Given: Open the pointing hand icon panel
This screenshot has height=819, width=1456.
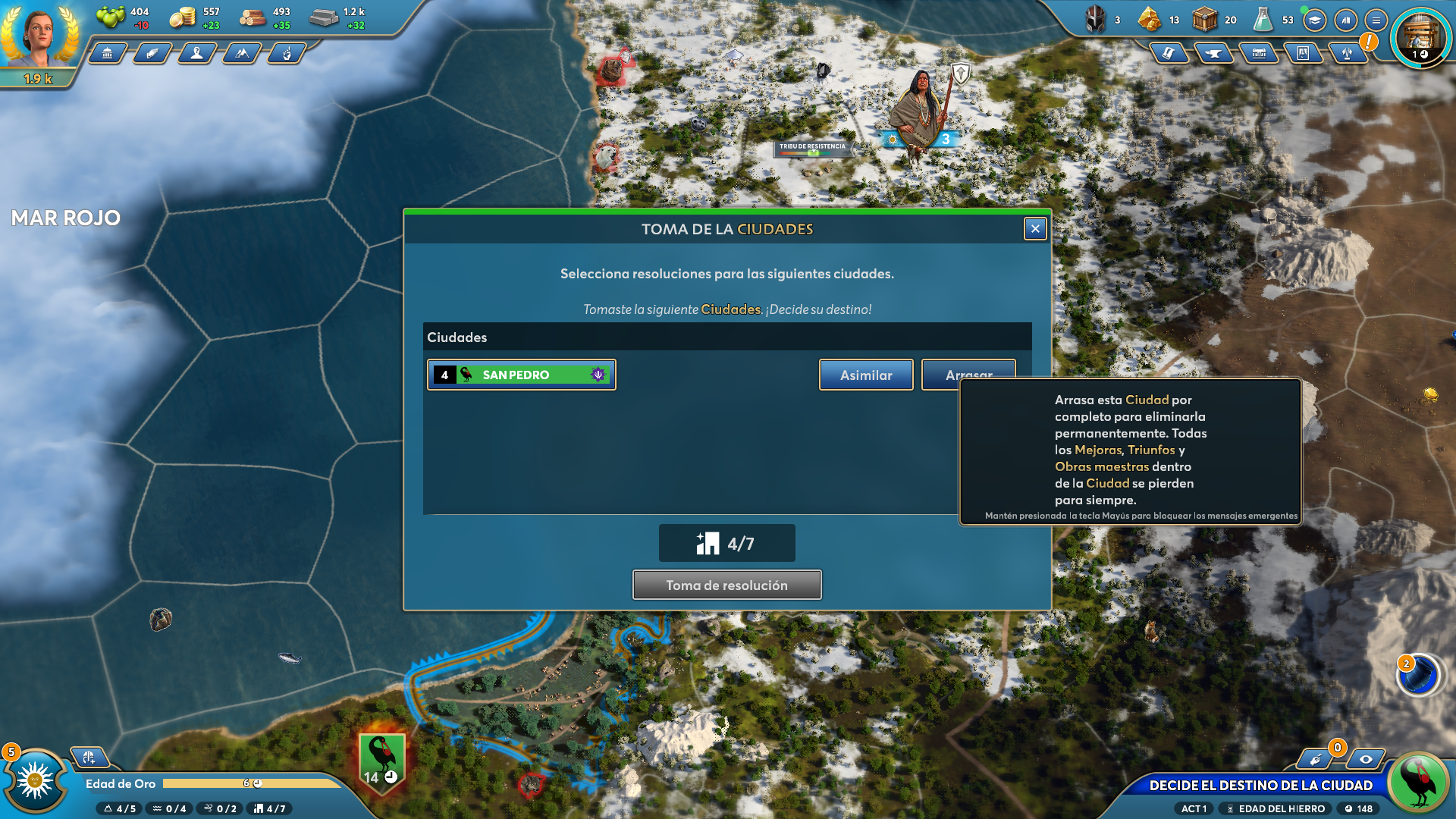Looking at the screenshot, I should [x=287, y=54].
